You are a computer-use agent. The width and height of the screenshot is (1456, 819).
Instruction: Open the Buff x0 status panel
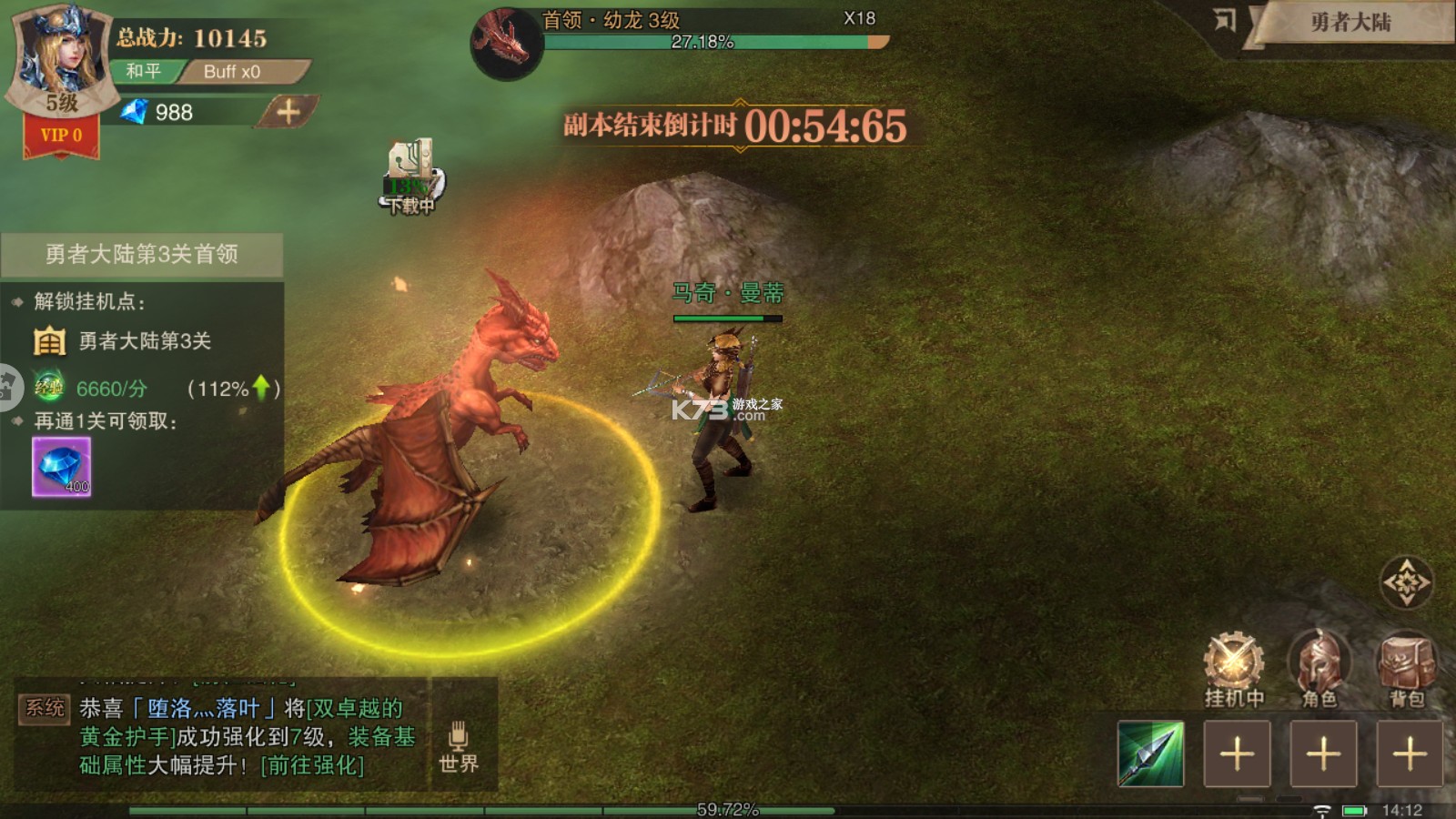233,71
